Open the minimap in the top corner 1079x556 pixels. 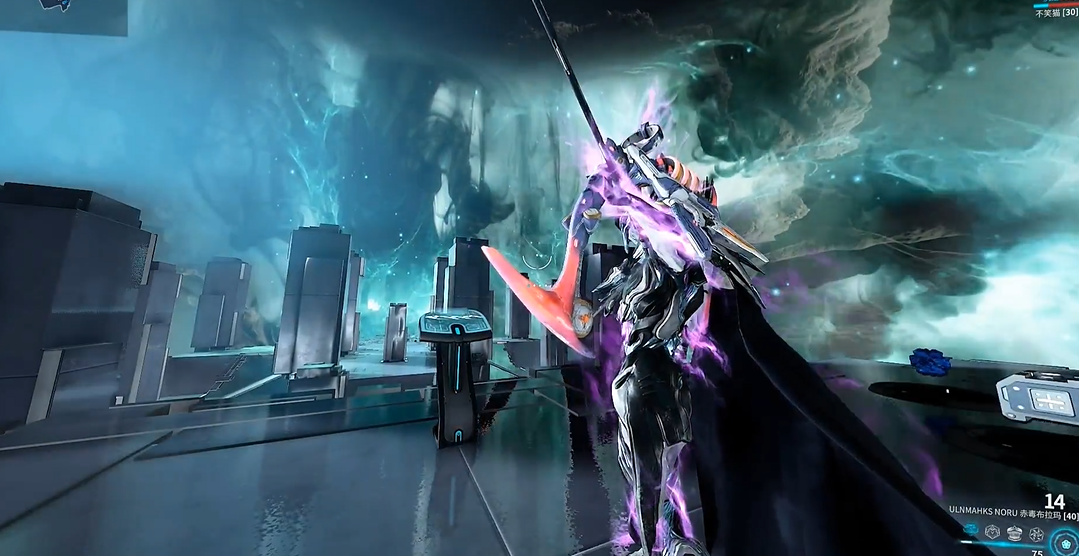[62, 17]
